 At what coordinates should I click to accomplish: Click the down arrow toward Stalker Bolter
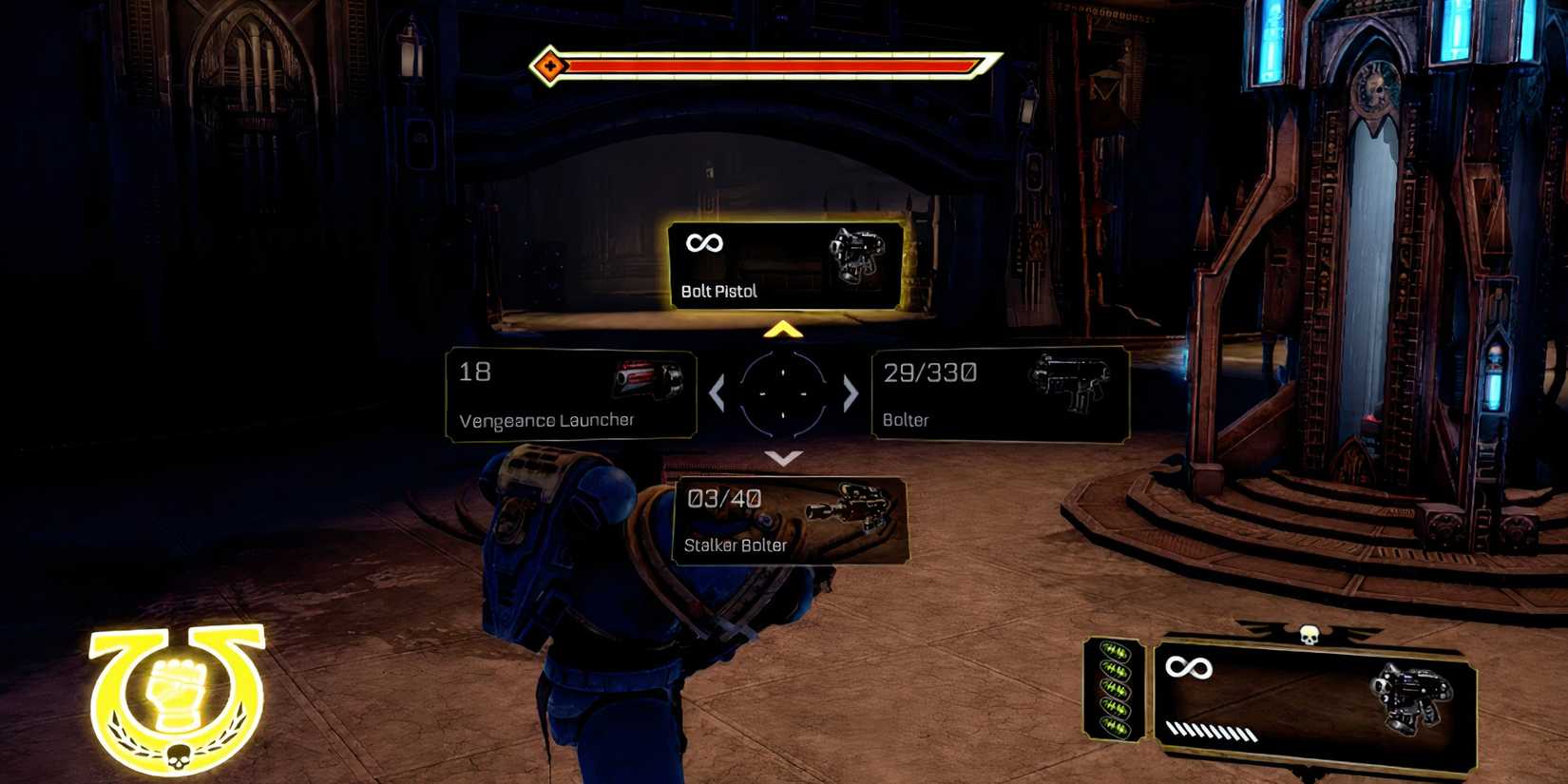784,459
